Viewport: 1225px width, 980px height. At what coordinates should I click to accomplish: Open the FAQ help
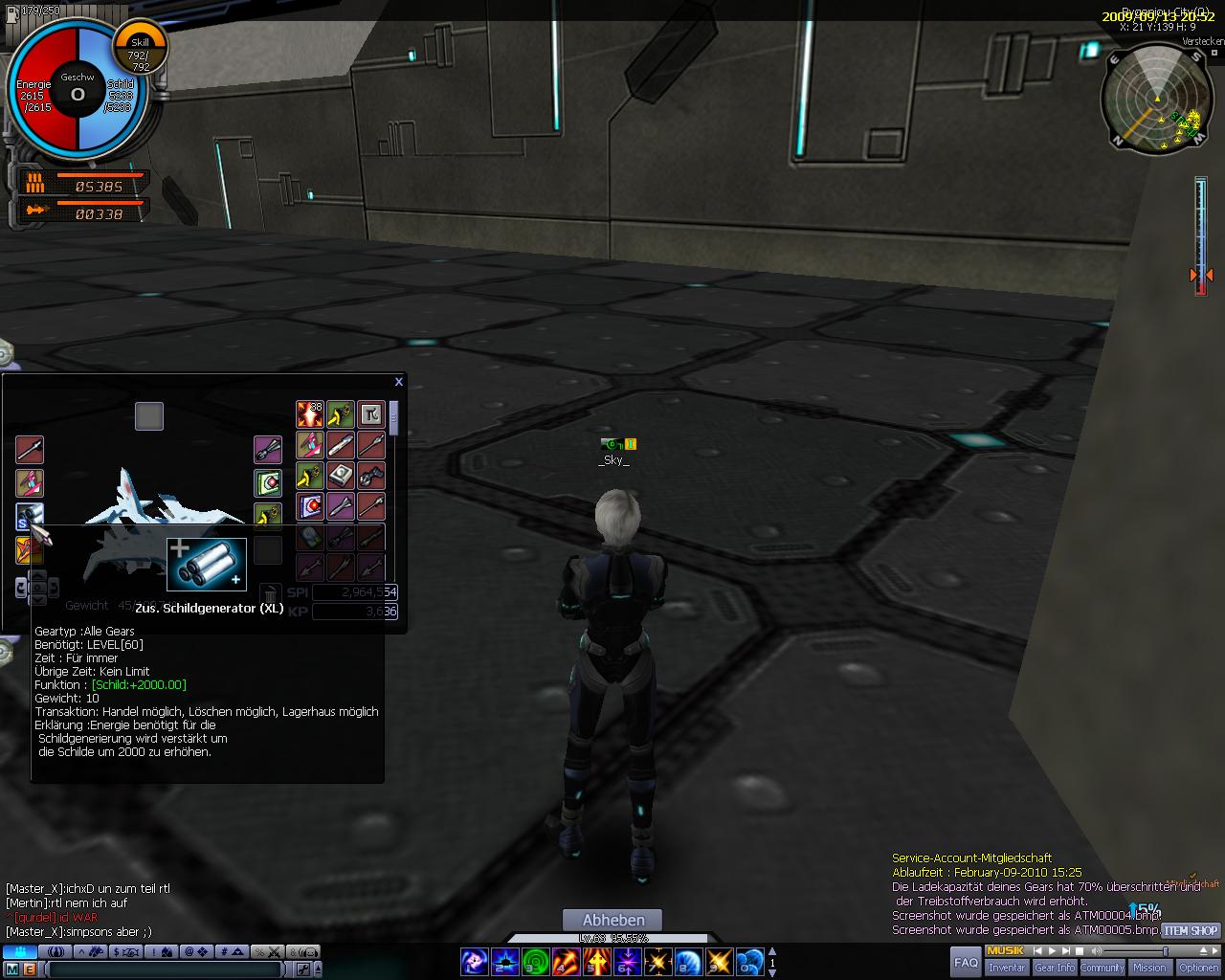(966, 962)
